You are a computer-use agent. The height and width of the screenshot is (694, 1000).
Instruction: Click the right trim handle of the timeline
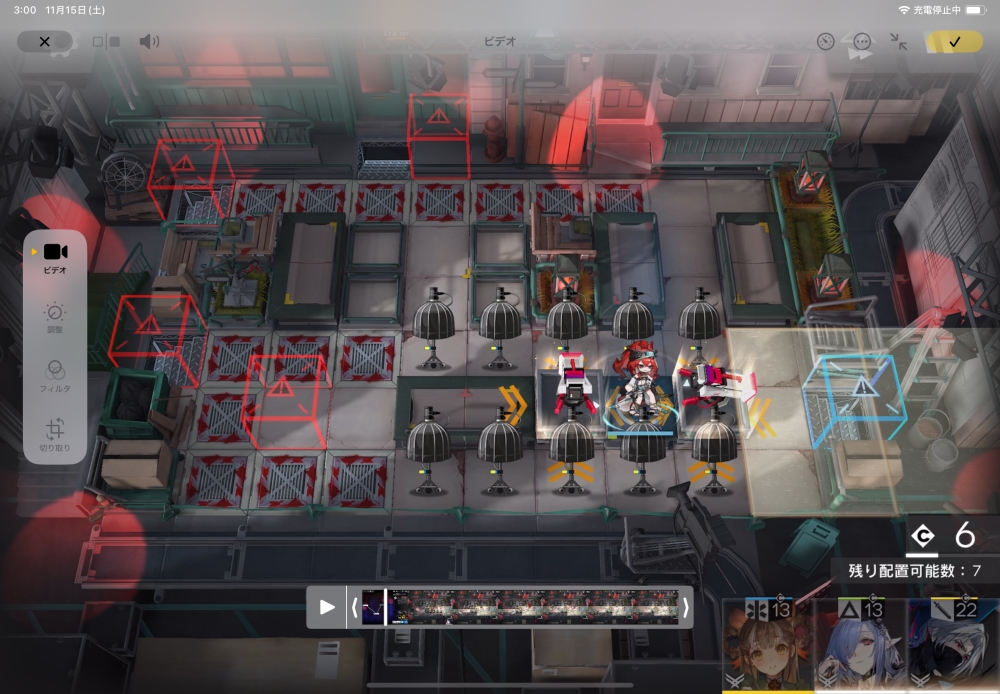(x=685, y=607)
